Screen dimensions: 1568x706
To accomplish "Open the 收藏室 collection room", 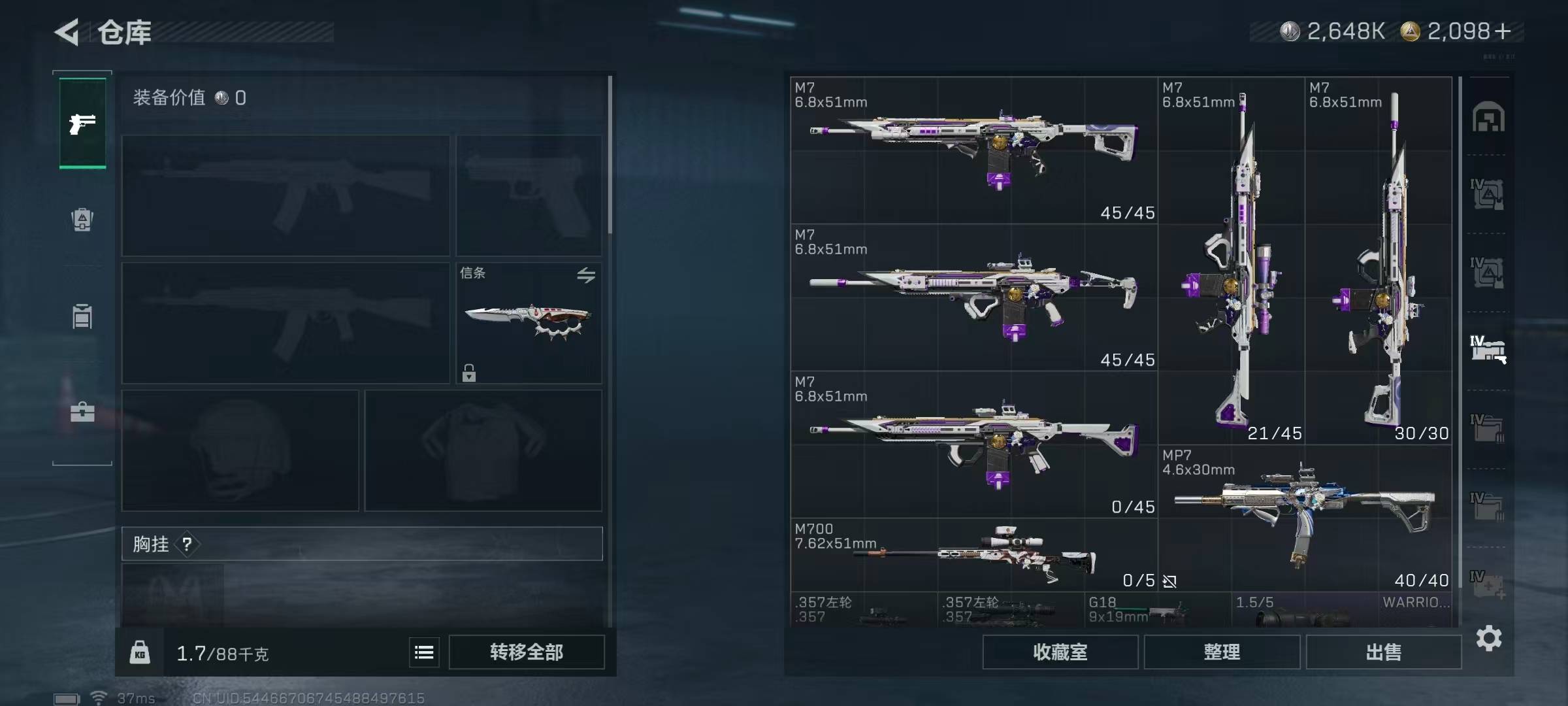I will click(1060, 652).
